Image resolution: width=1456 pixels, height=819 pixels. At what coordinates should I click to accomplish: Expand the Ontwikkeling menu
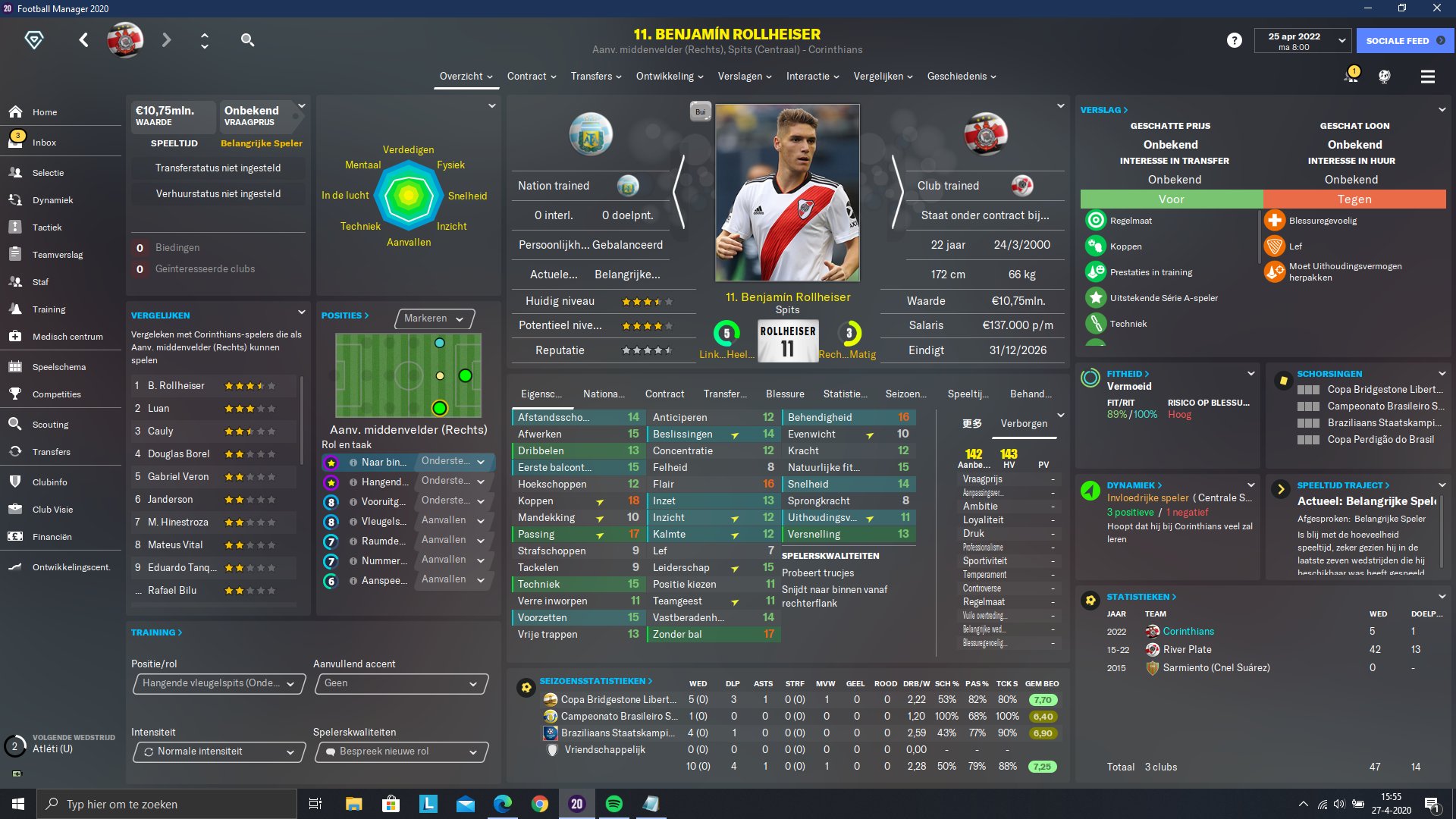click(x=669, y=77)
